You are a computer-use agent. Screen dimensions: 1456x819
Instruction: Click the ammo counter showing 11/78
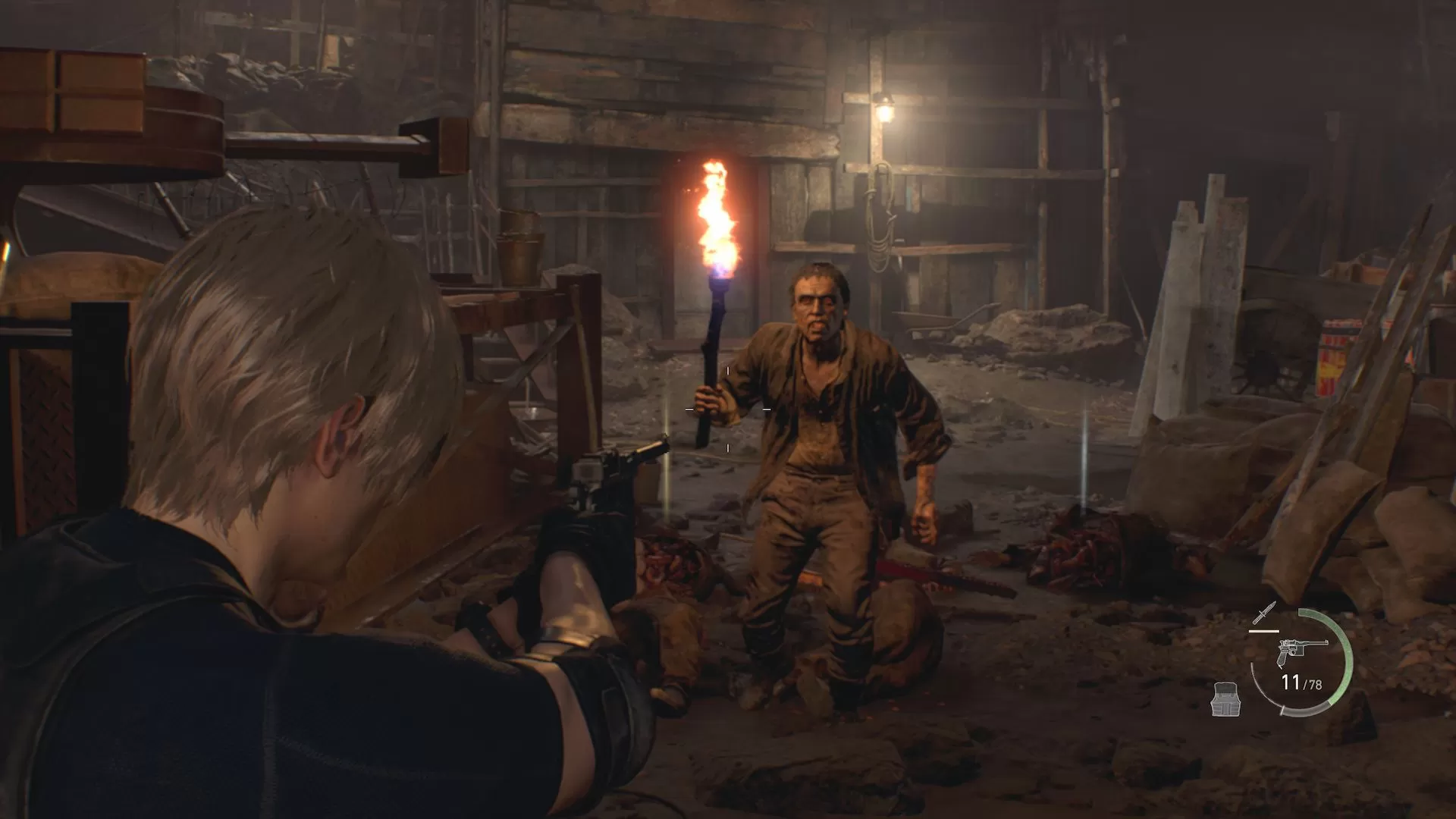[x=1301, y=682]
